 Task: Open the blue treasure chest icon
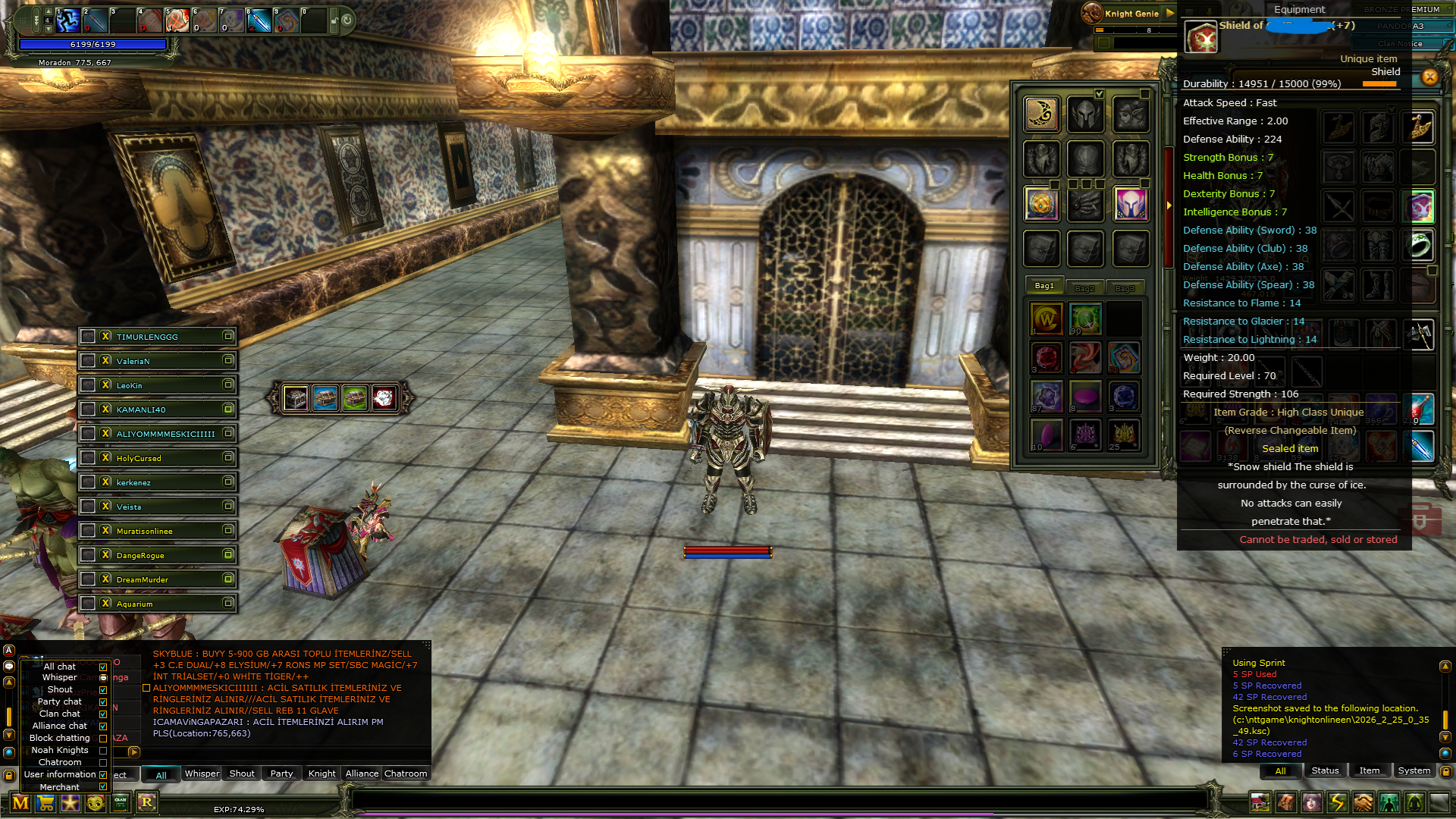(x=325, y=397)
